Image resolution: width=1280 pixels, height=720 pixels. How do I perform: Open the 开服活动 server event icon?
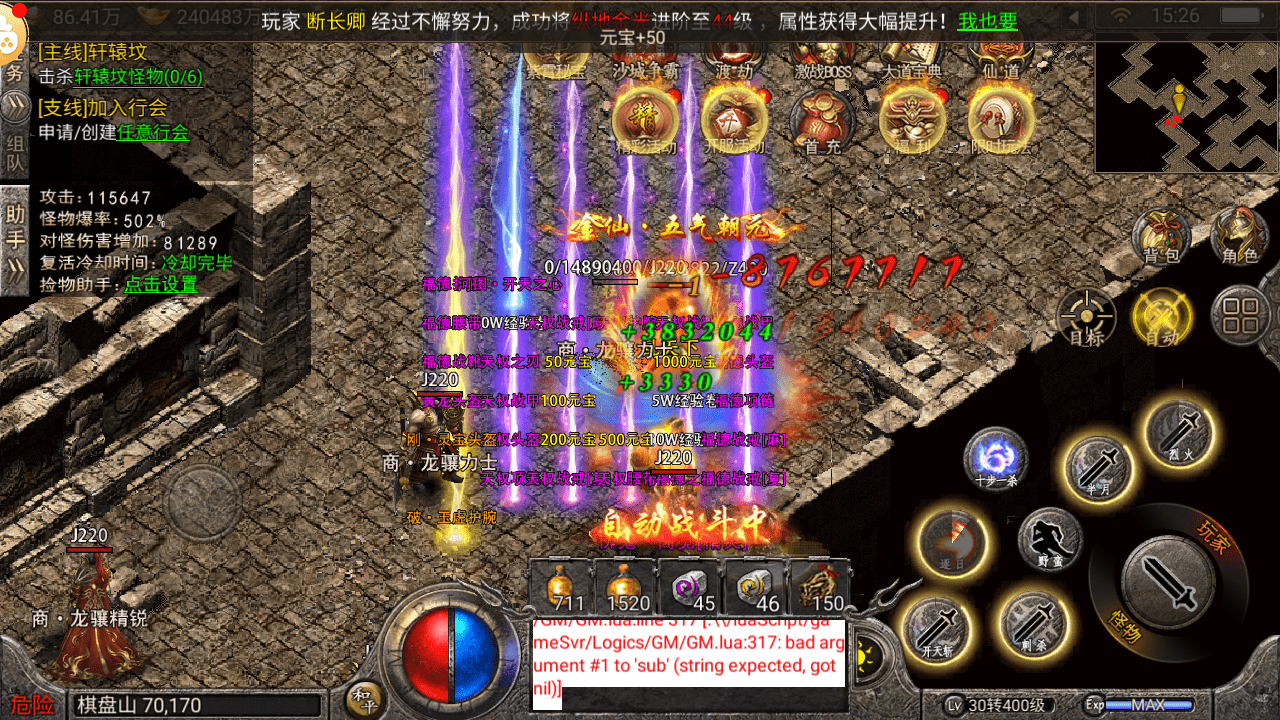733,122
